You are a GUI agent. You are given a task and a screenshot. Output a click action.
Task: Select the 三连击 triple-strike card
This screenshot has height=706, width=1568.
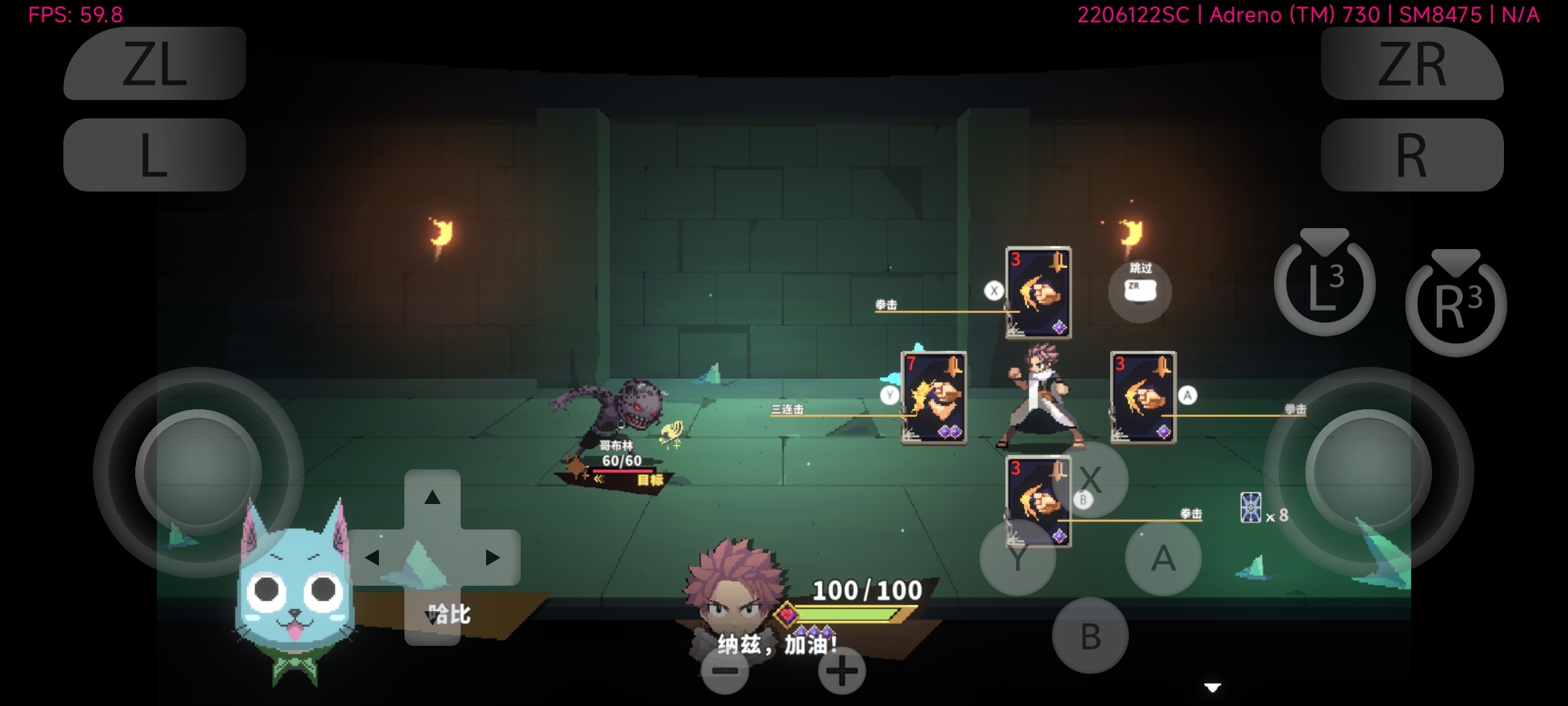point(934,397)
